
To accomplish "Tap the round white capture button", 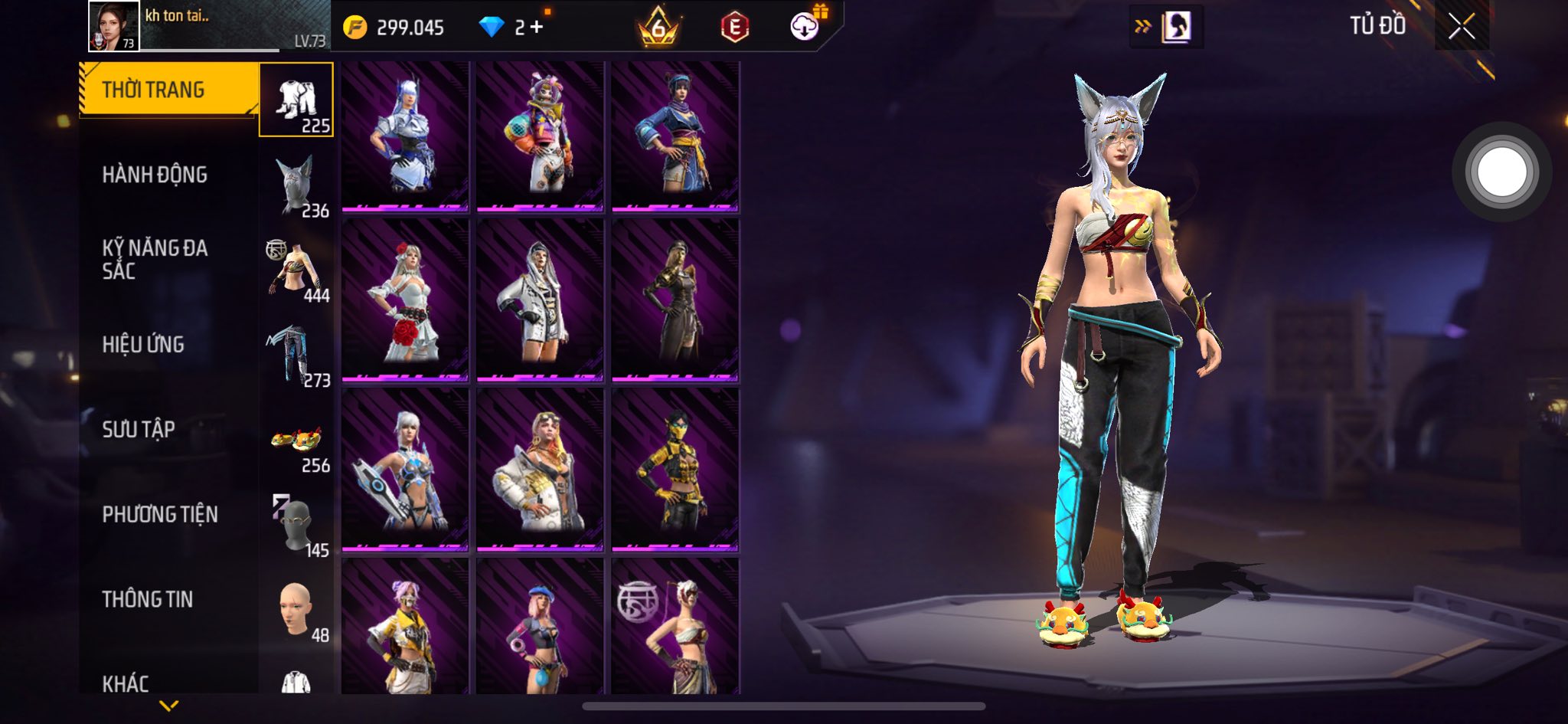I will [x=1501, y=172].
